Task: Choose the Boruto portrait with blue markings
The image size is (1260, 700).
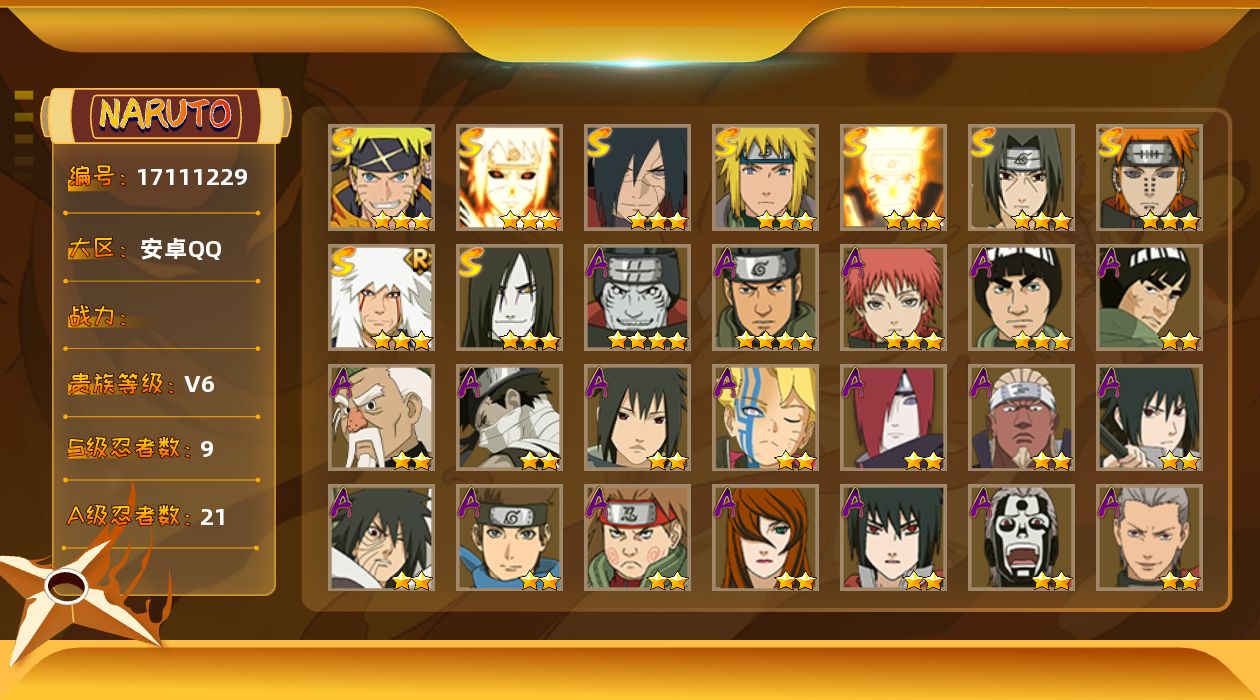Action: coord(765,417)
